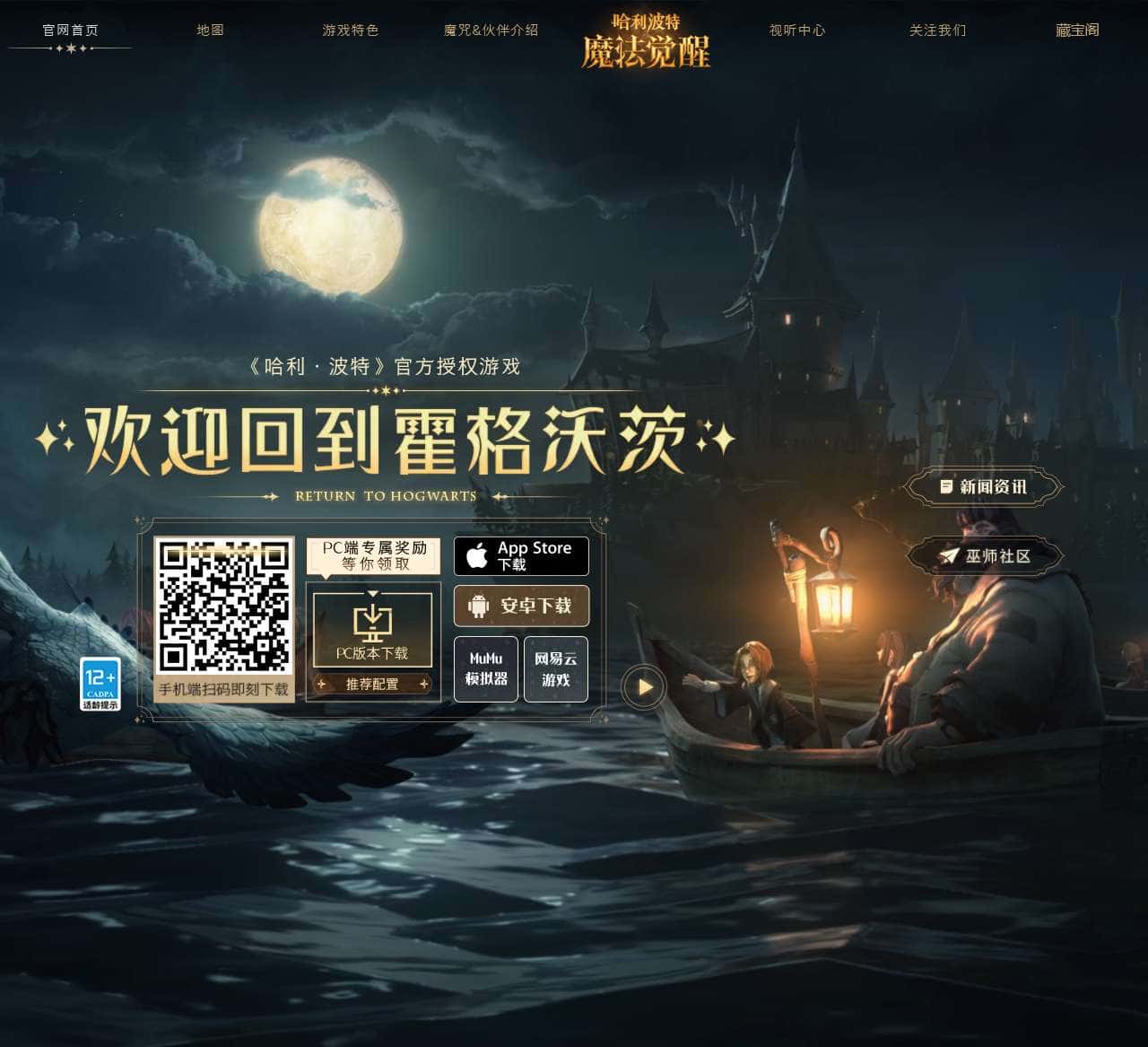Image resolution: width=1148 pixels, height=1047 pixels.
Task: Open the 魔咒&伙伴介绍 navigation item
Action: (489, 29)
